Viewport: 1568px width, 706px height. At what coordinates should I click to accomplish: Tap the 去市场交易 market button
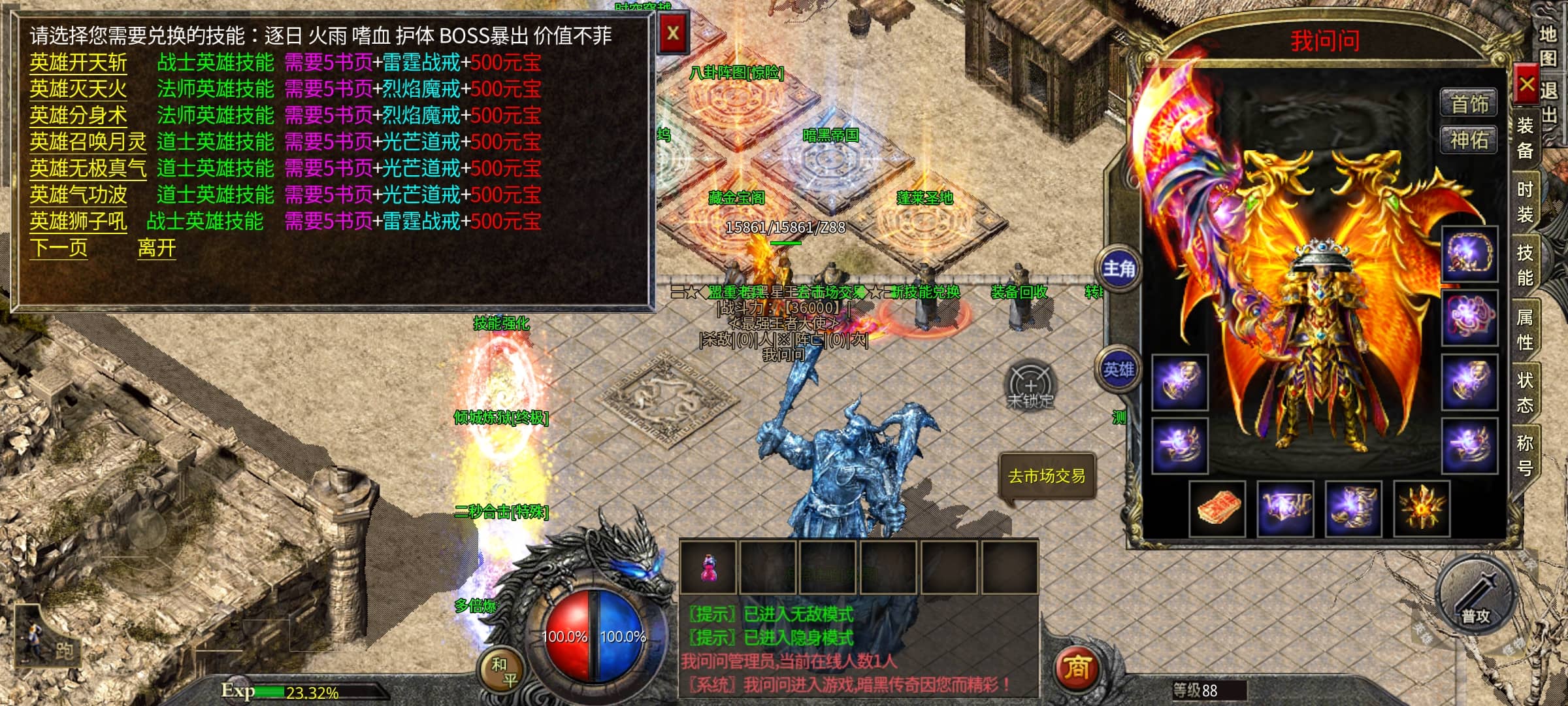(x=1047, y=477)
